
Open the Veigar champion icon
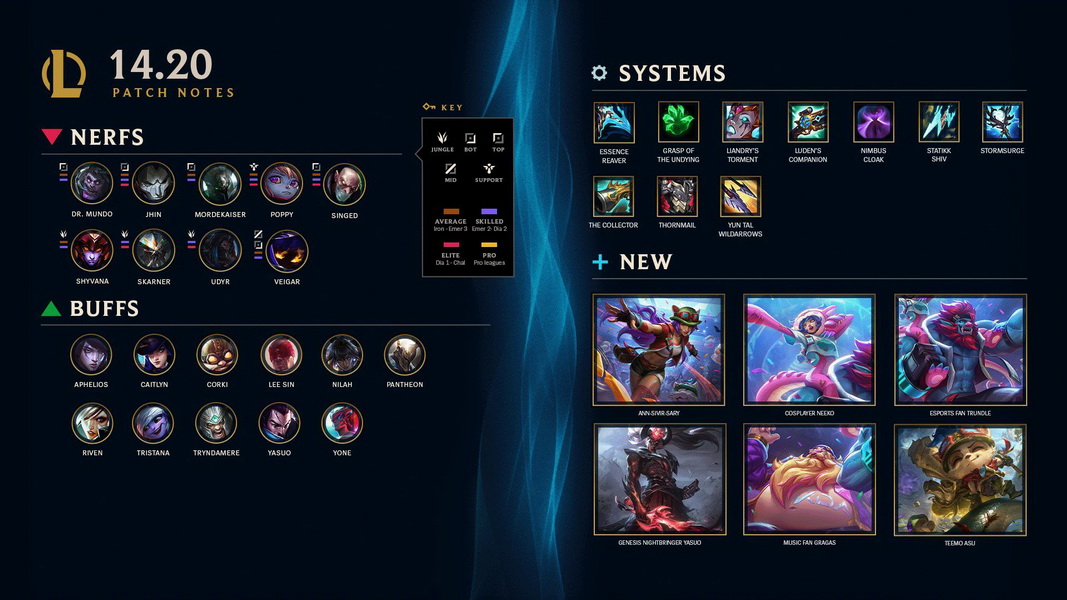(287, 251)
